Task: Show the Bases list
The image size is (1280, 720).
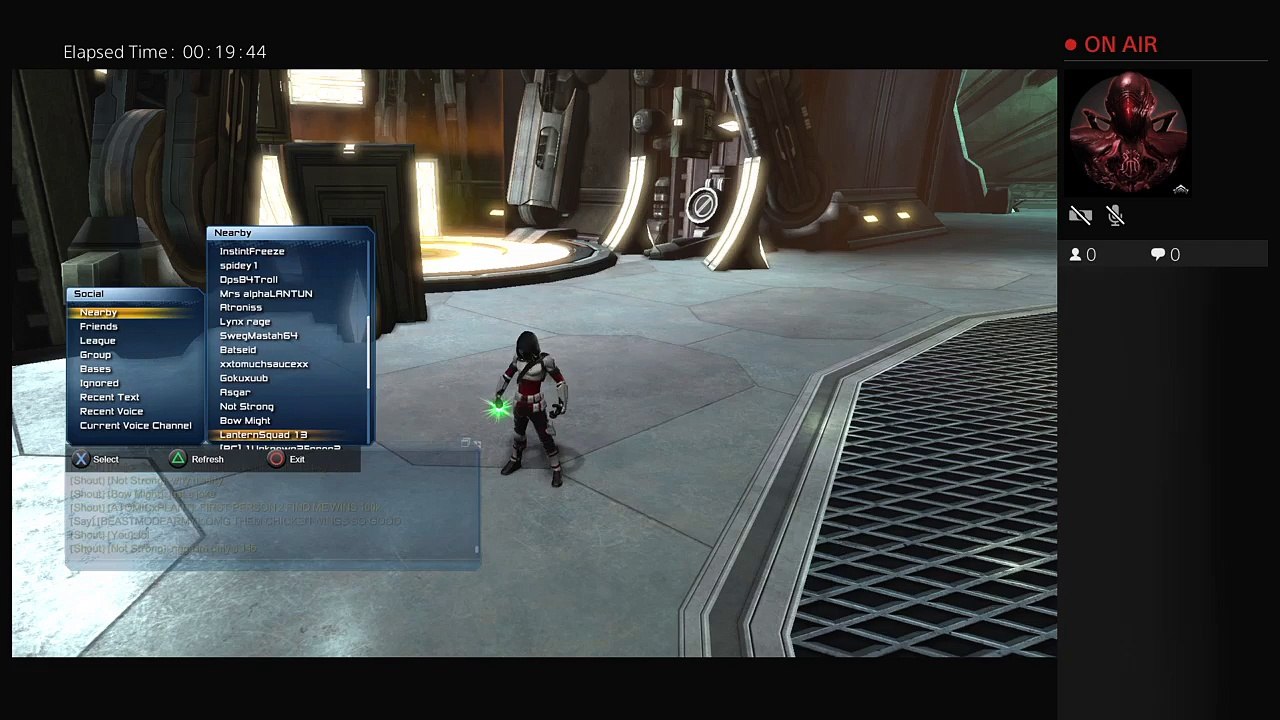Action: coord(96,369)
